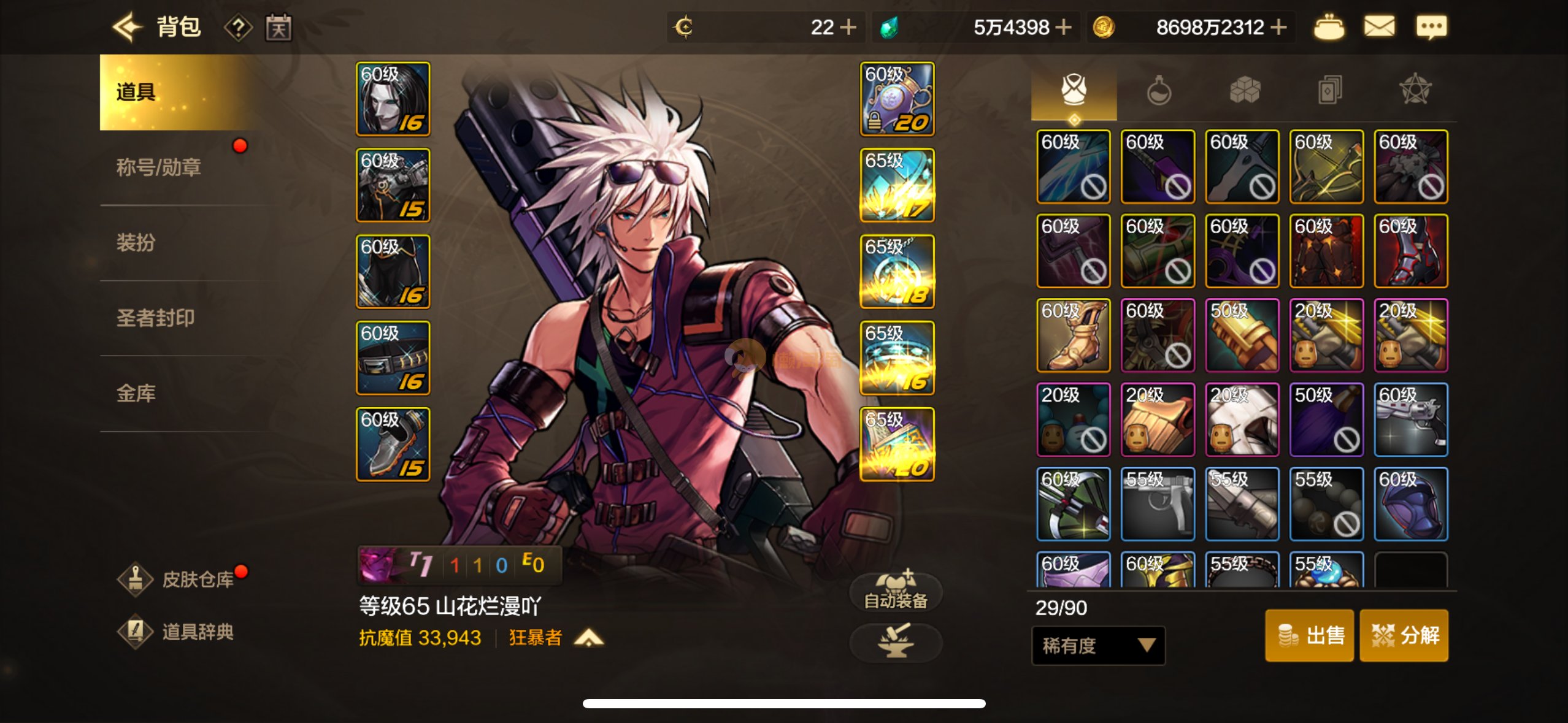
Task: Add more gold coins with plus button
Action: click(1278, 27)
